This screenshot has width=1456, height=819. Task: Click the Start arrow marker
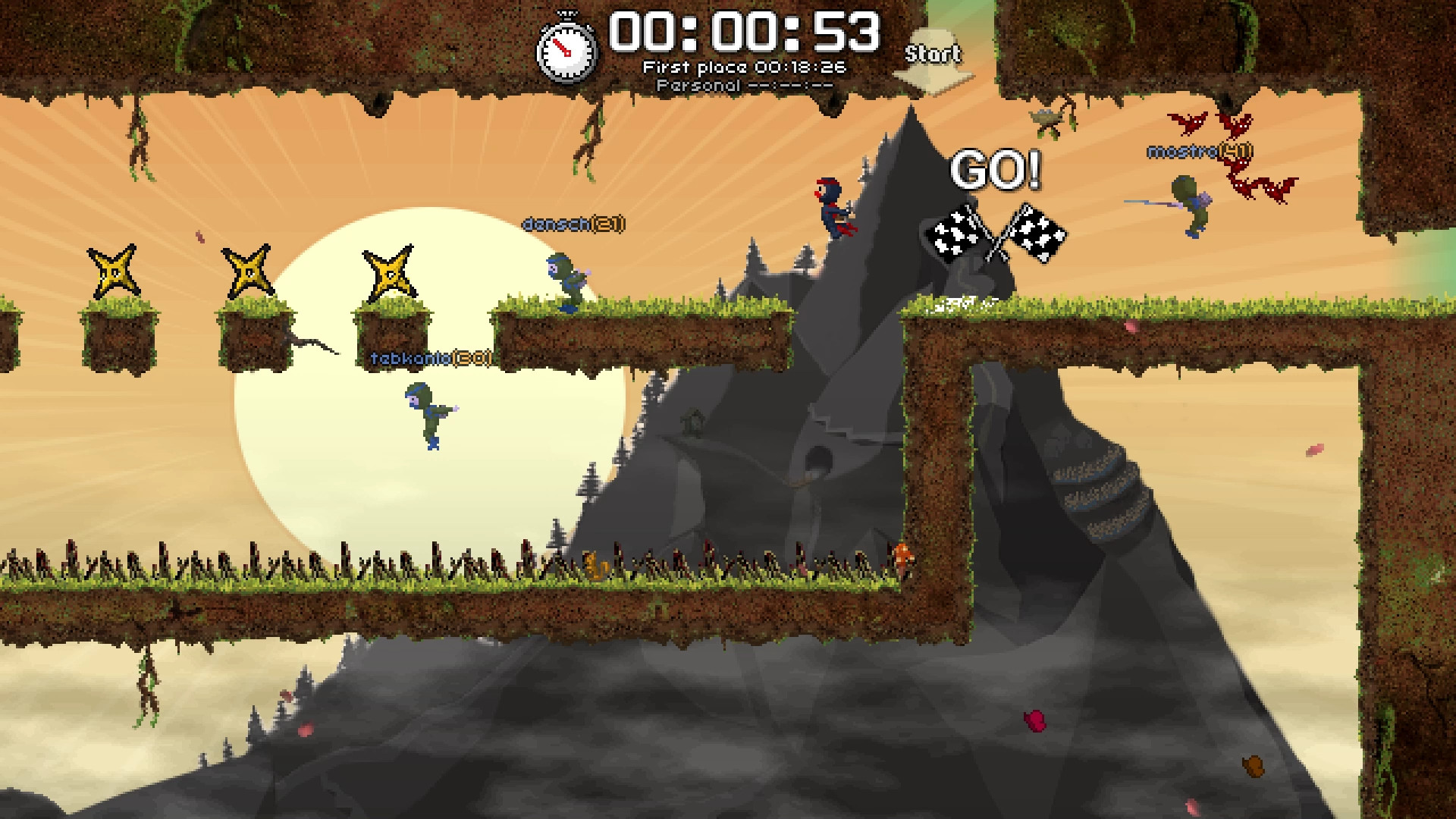coord(933,55)
